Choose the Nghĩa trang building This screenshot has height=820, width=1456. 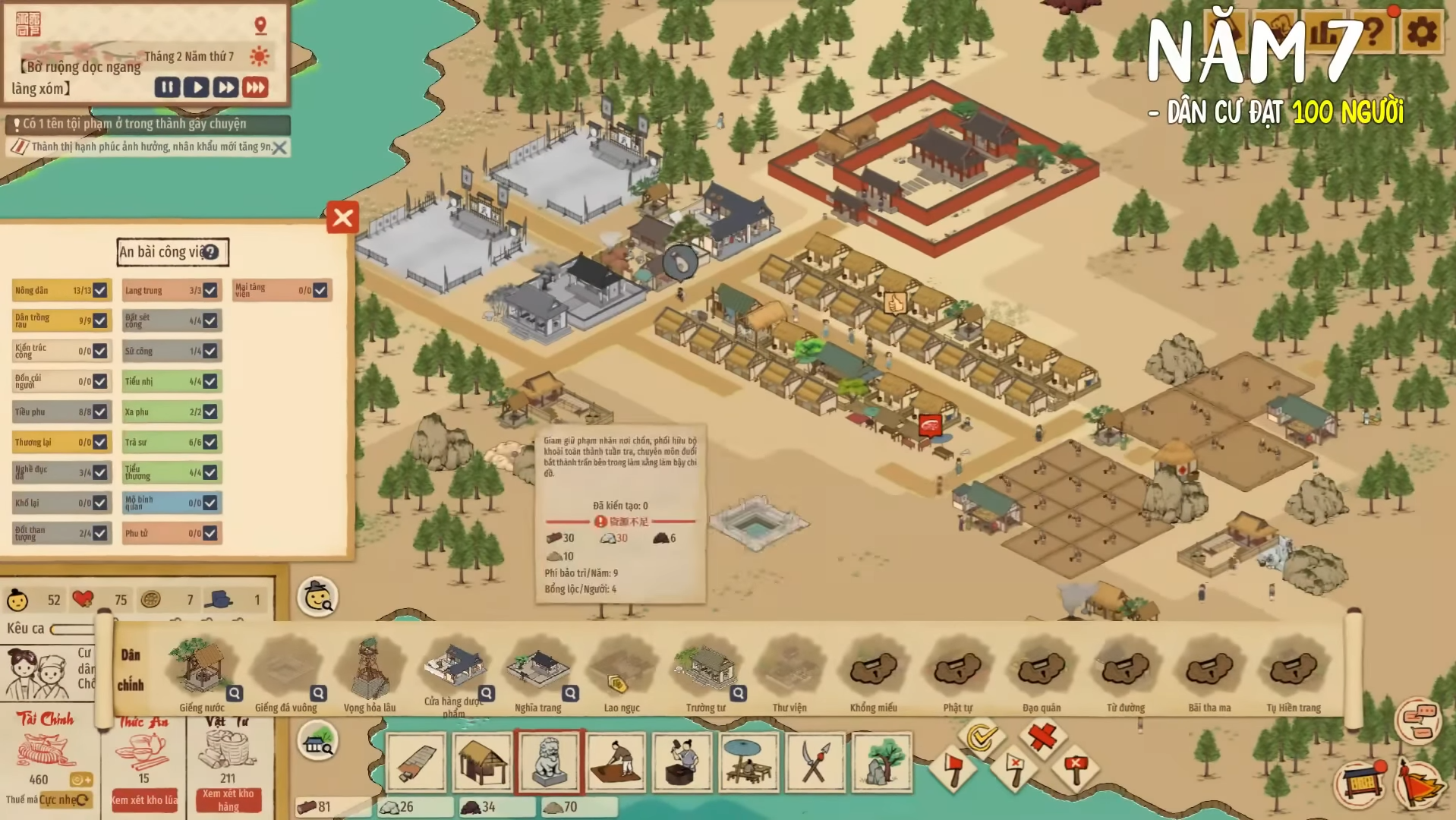pyautogui.click(x=537, y=670)
